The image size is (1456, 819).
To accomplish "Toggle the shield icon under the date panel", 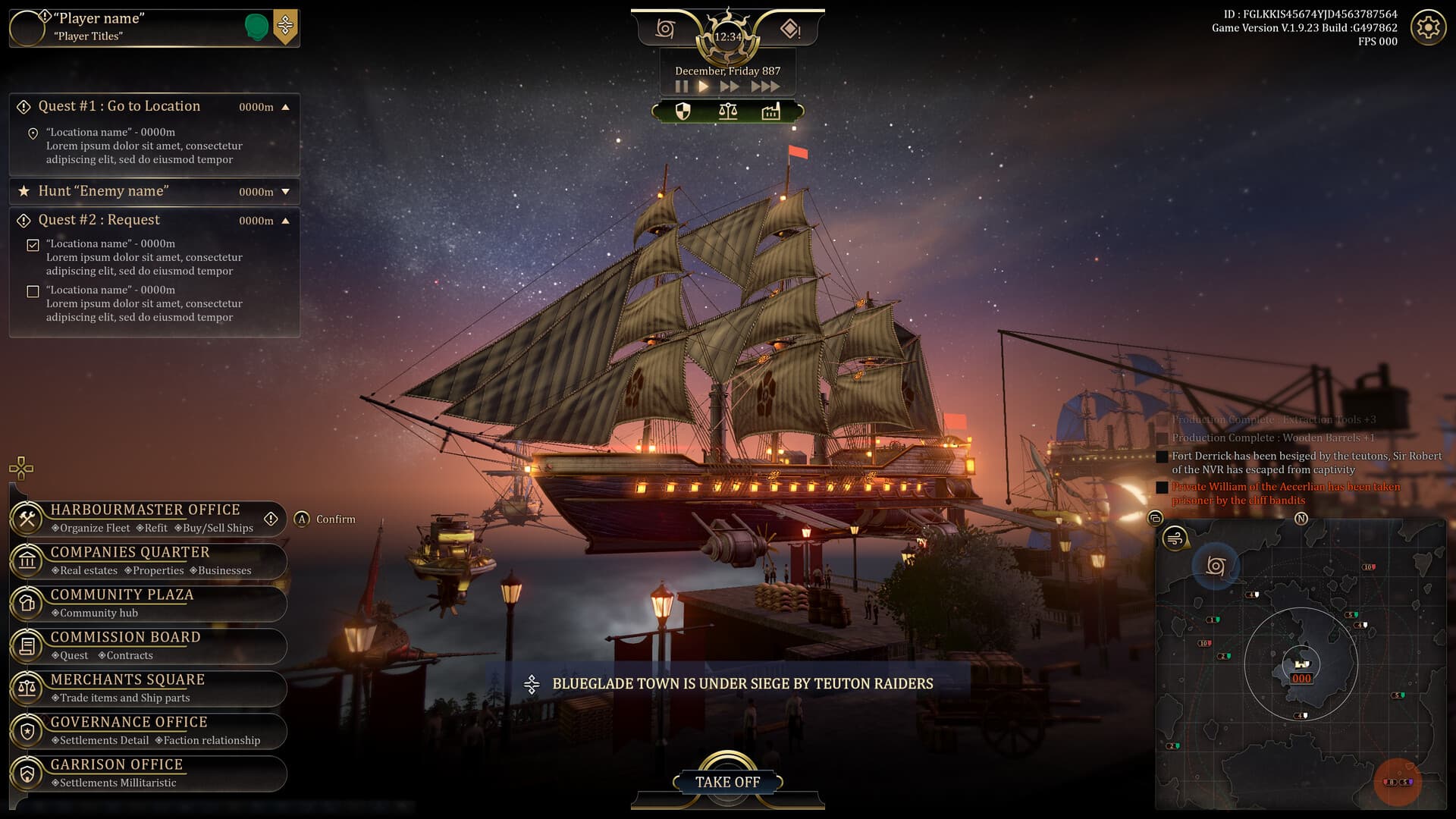I will 683,112.
